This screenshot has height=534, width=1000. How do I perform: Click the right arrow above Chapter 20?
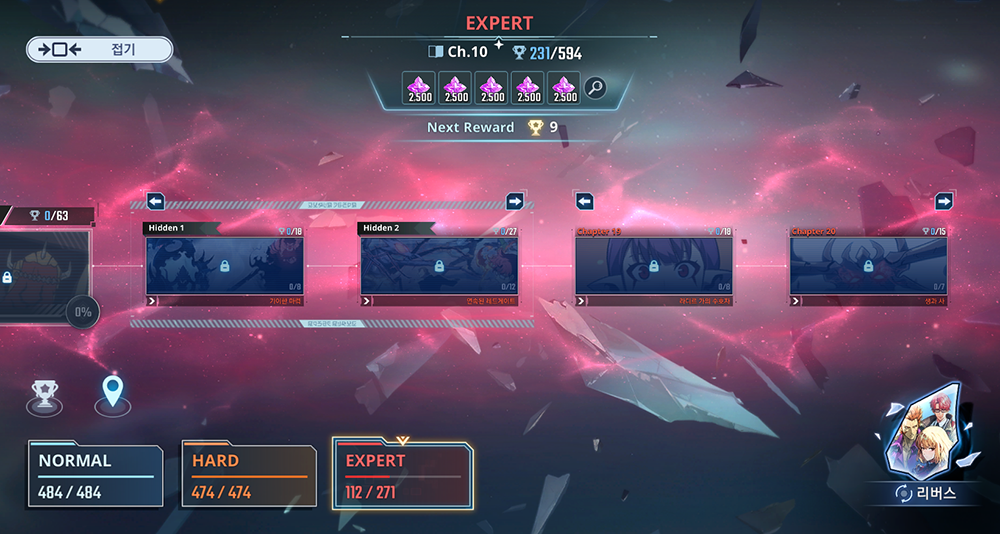(x=944, y=201)
